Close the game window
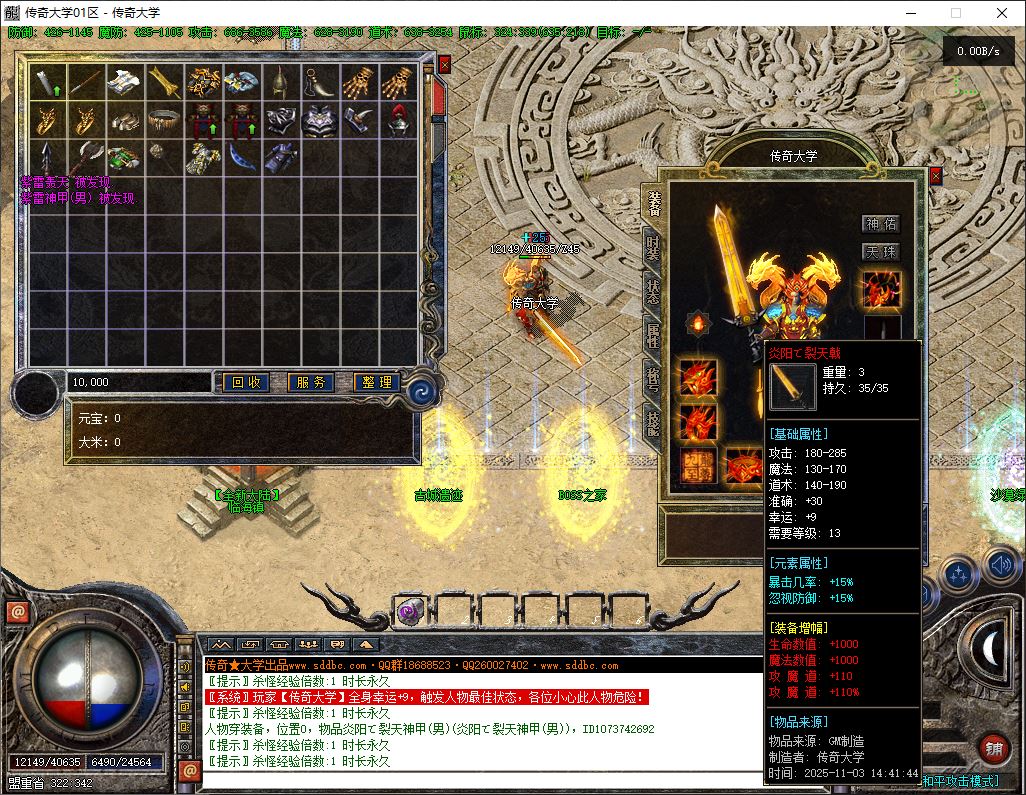This screenshot has width=1026, height=795. coord(1002,13)
